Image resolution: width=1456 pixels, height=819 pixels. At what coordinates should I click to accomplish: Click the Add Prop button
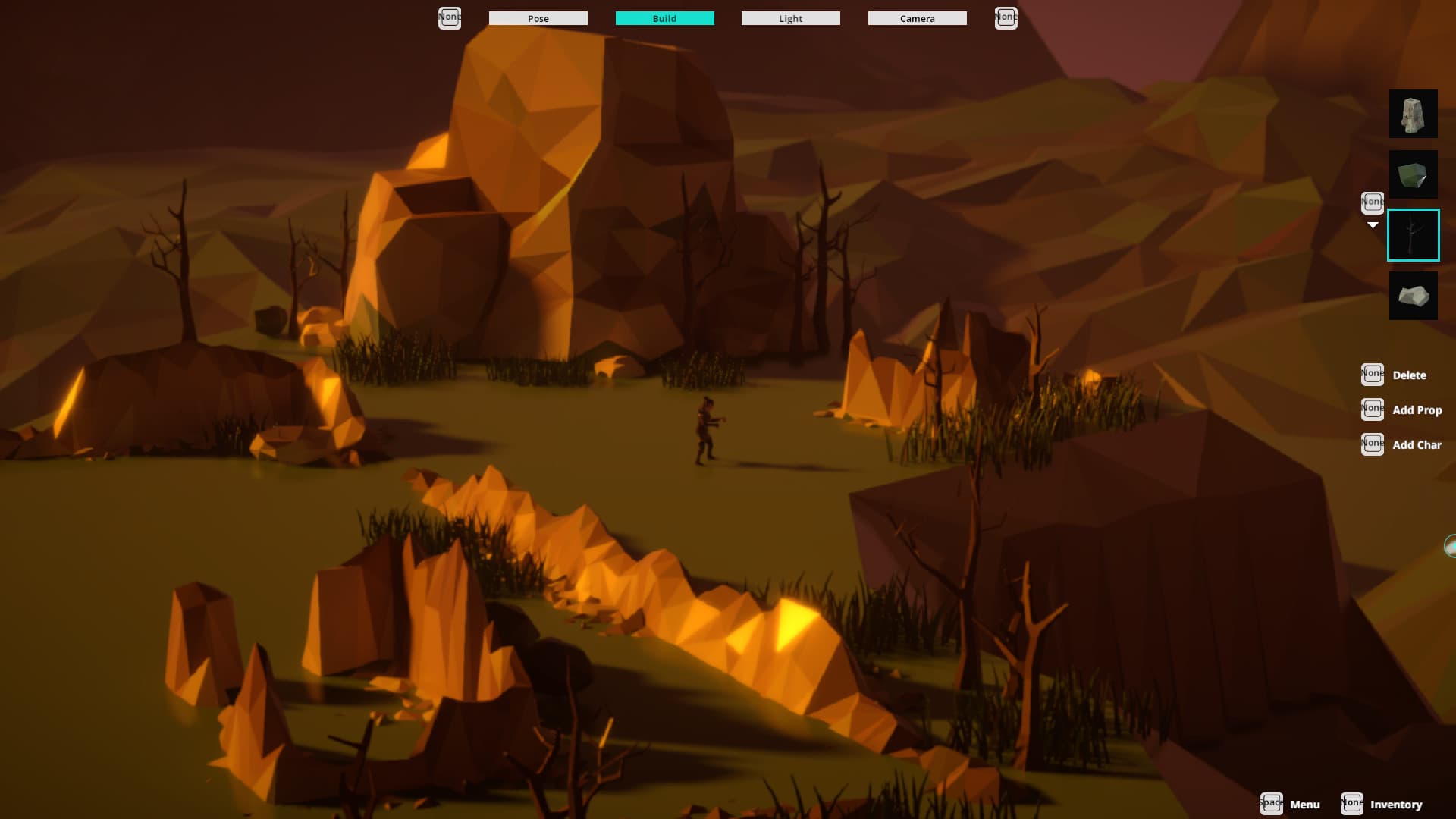point(1417,409)
